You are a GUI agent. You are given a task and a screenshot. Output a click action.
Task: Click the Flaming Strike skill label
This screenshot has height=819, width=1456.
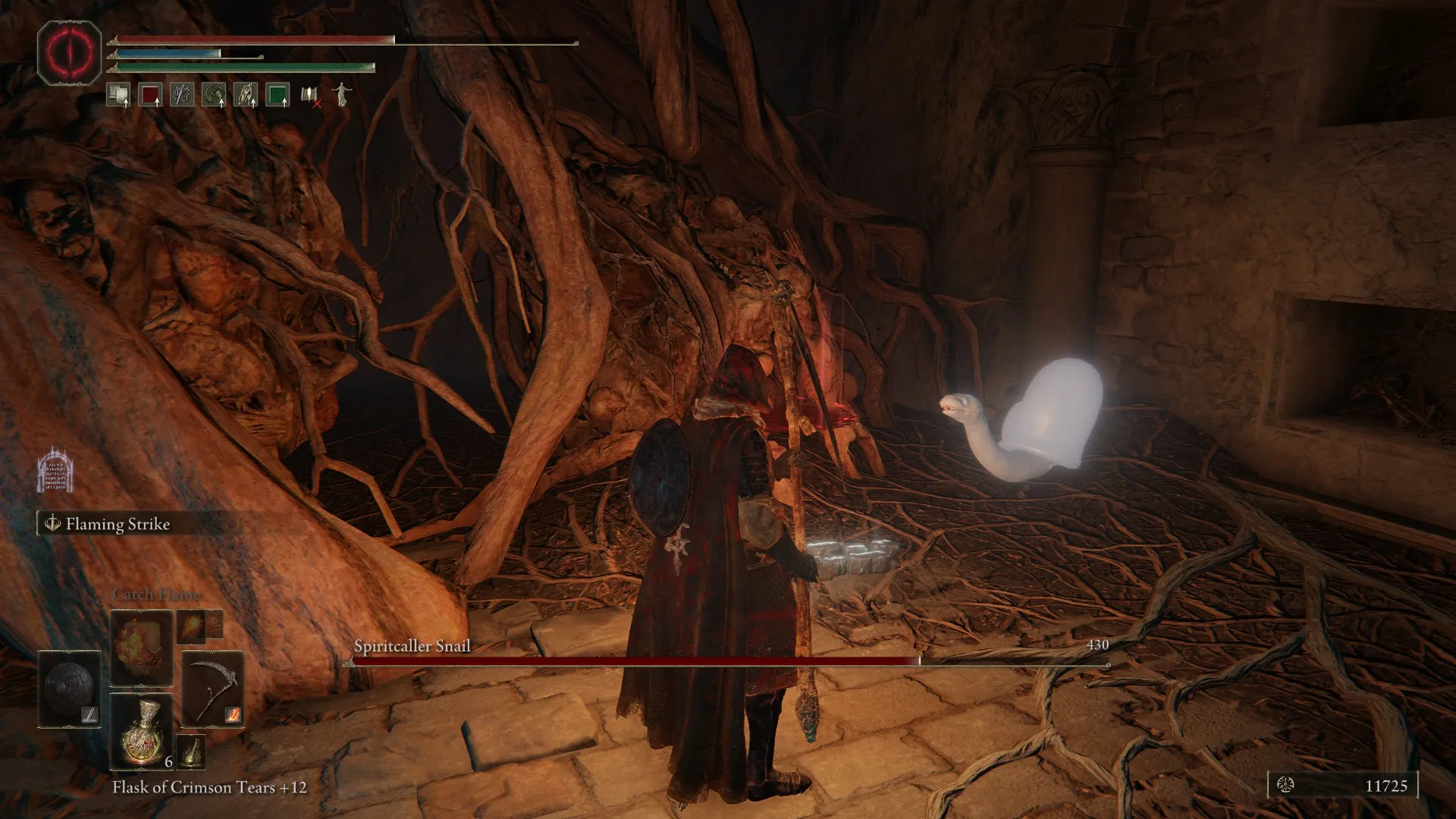(x=117, y=524)
